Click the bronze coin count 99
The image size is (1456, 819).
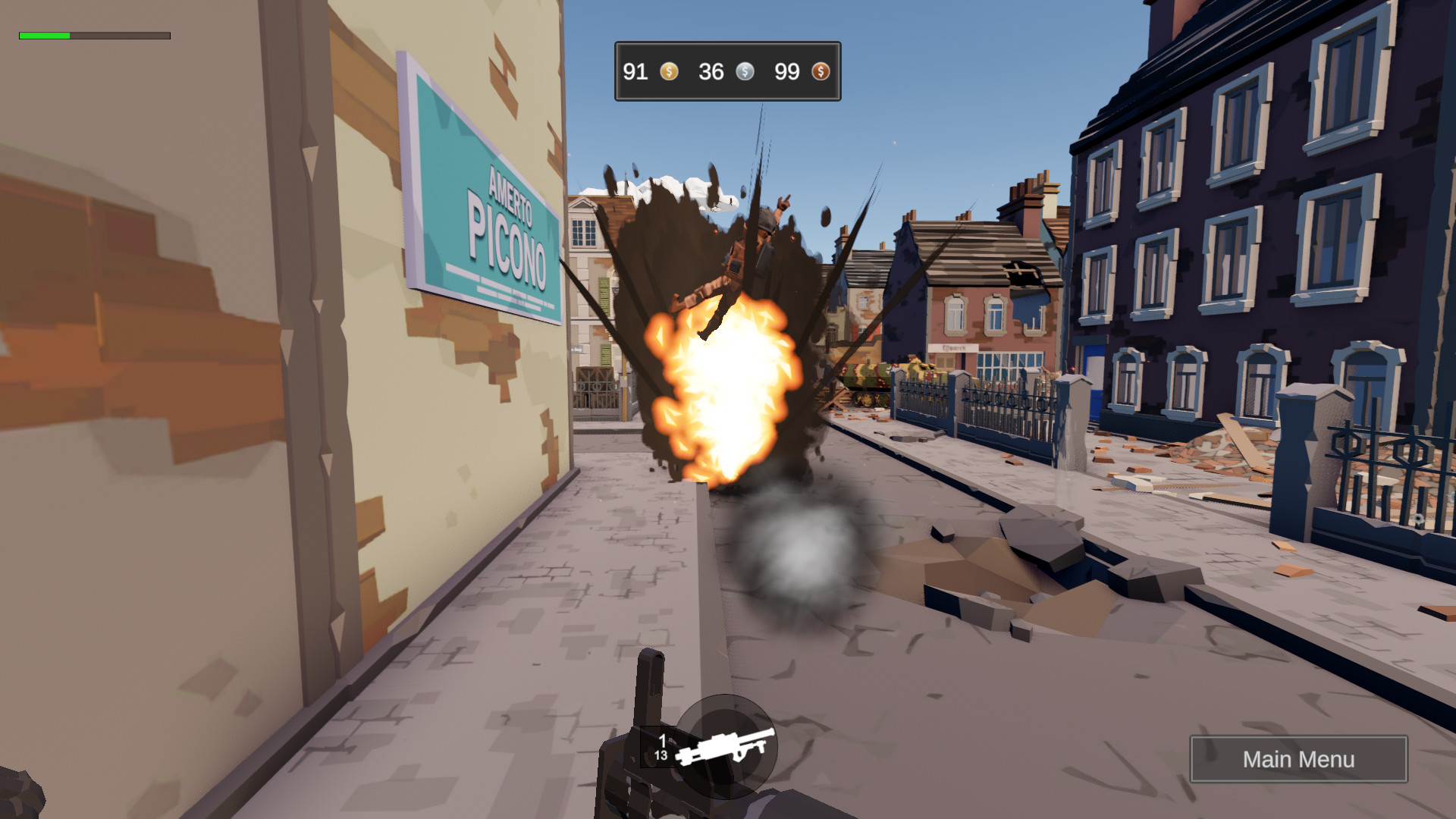[786, 72]
